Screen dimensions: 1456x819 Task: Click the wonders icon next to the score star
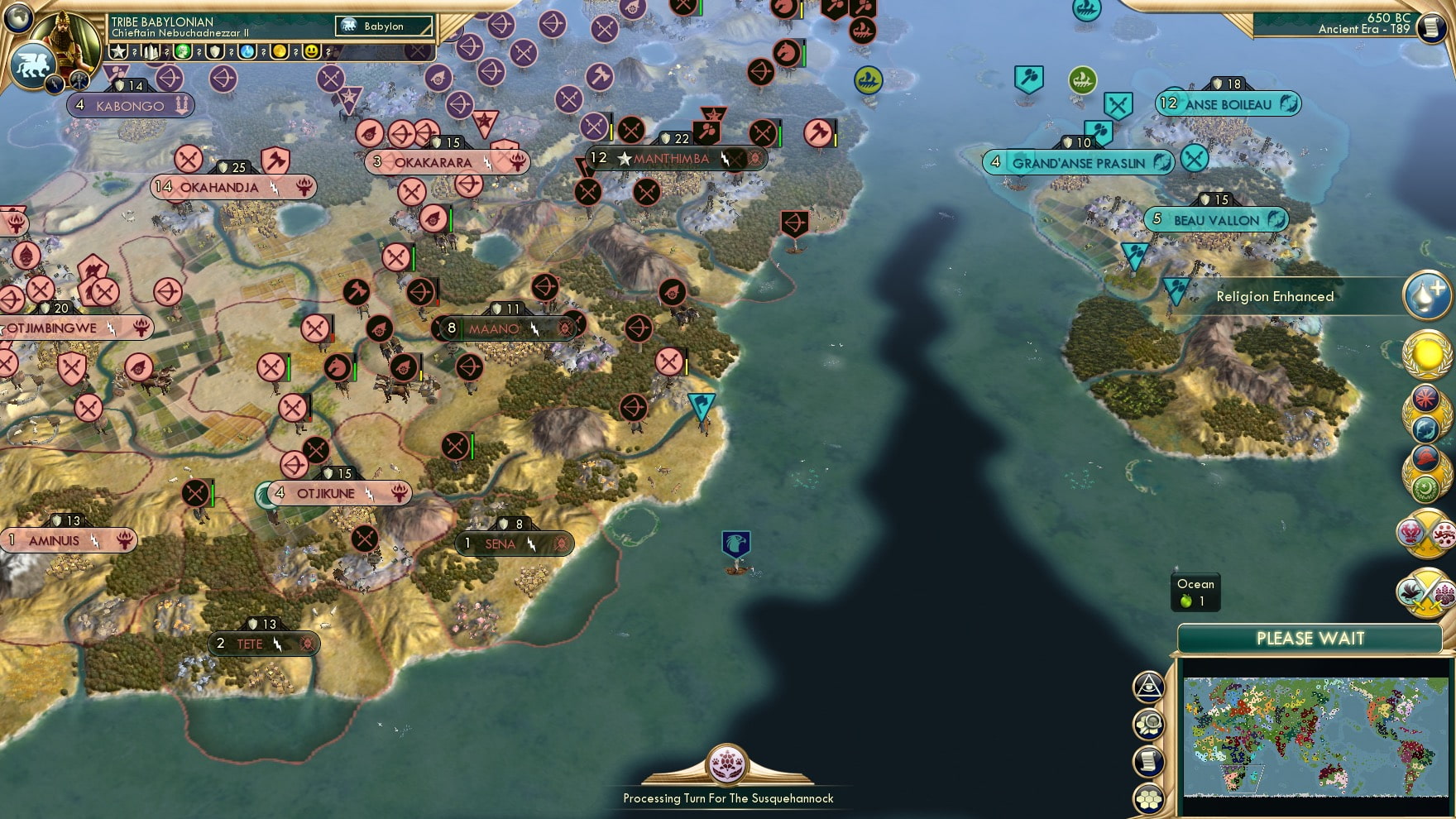tap(151, 50)
